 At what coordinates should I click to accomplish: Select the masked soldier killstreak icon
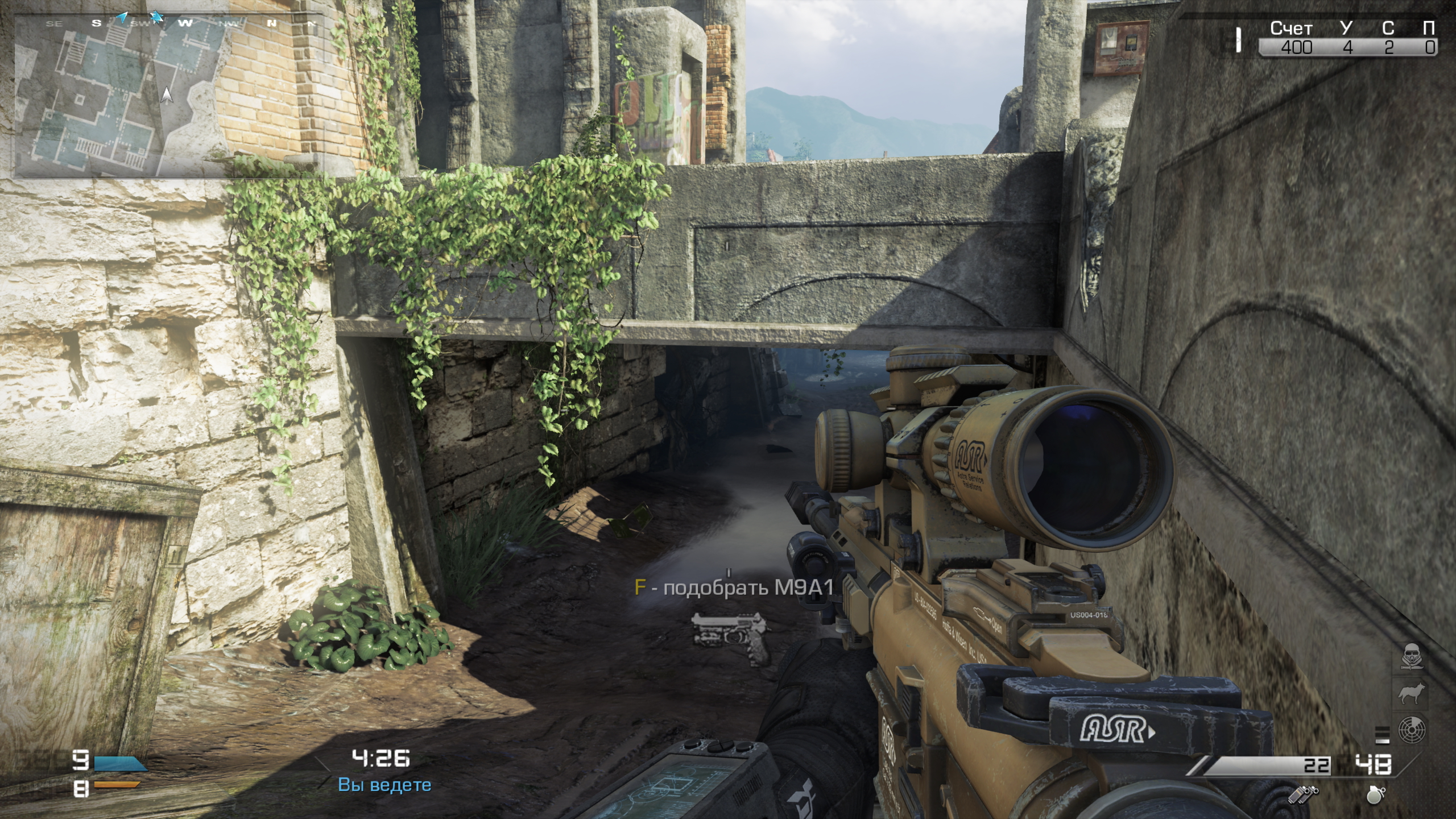tap(1411, 657)
